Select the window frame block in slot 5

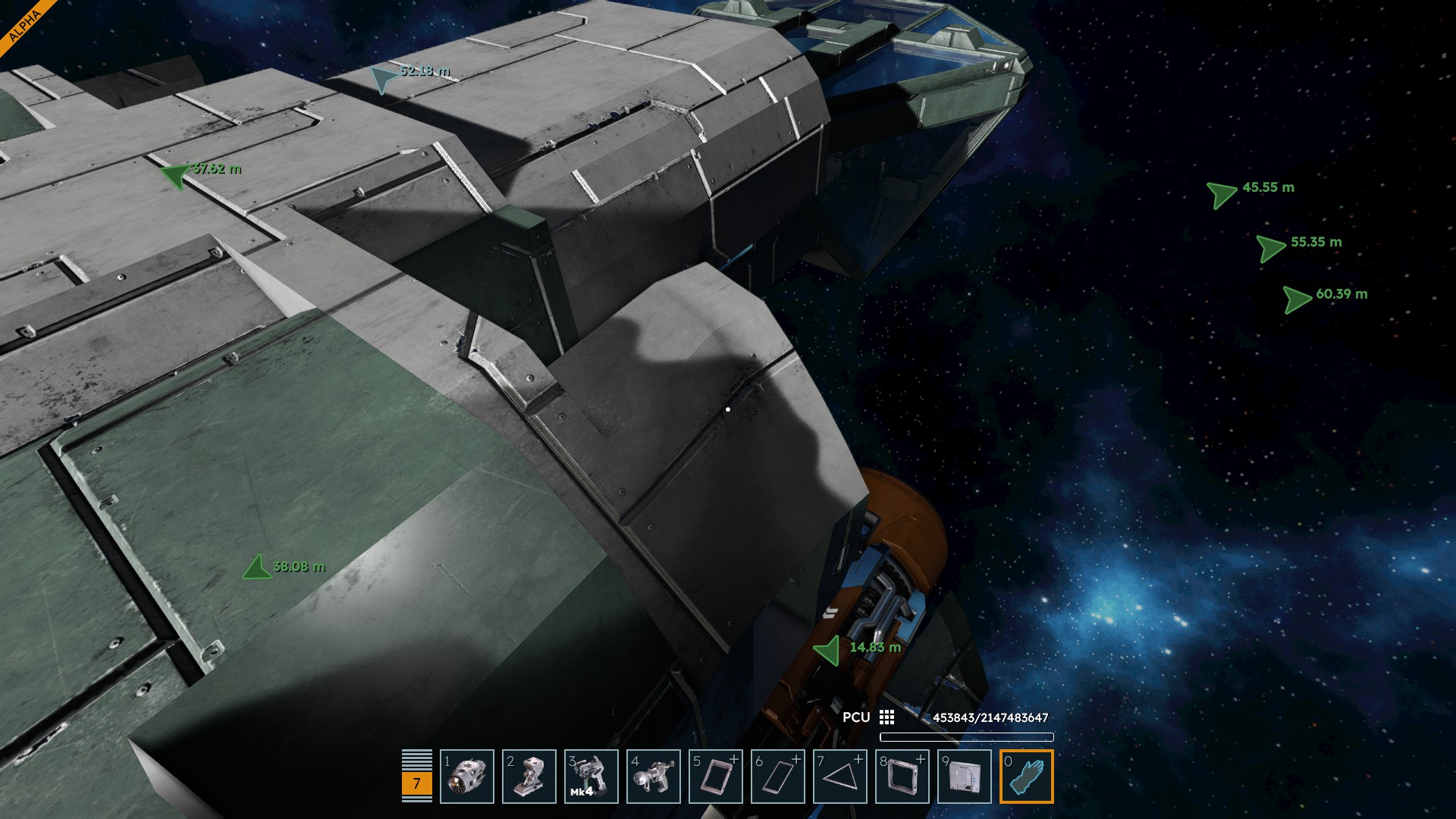pyautogui.click(x=716, y=777)
